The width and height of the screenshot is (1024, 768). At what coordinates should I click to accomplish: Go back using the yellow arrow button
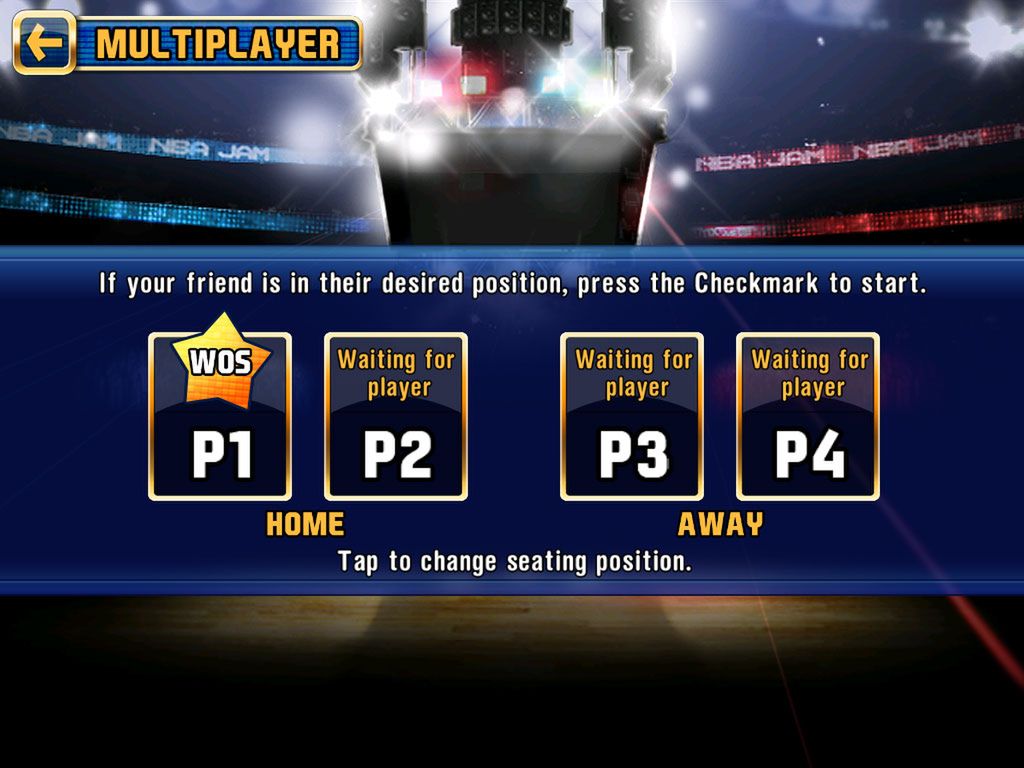click(44, 43)
